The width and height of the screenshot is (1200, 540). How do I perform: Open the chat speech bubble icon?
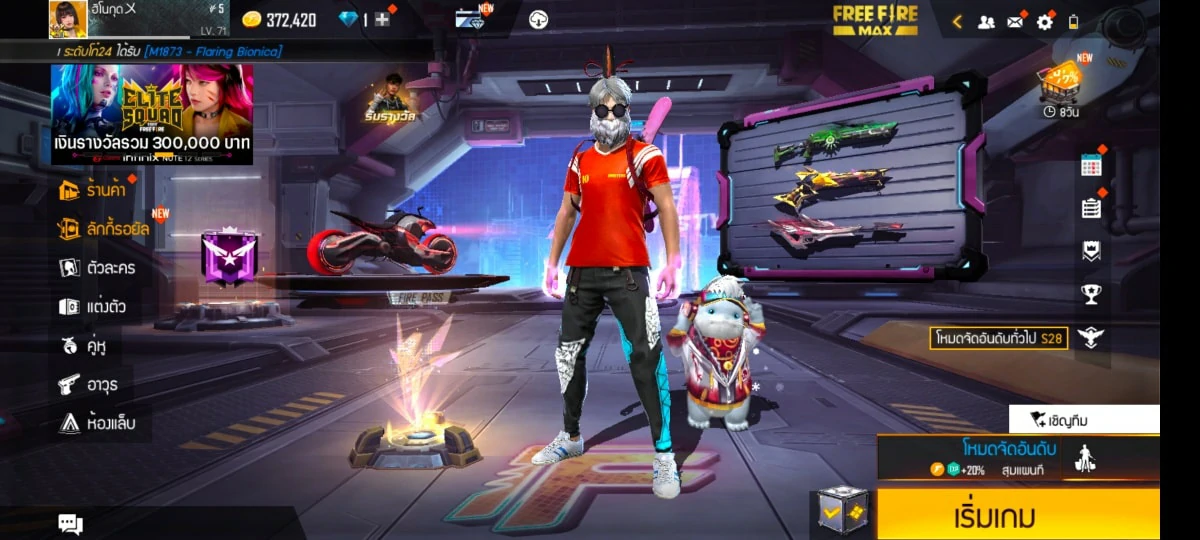(70, 523)
